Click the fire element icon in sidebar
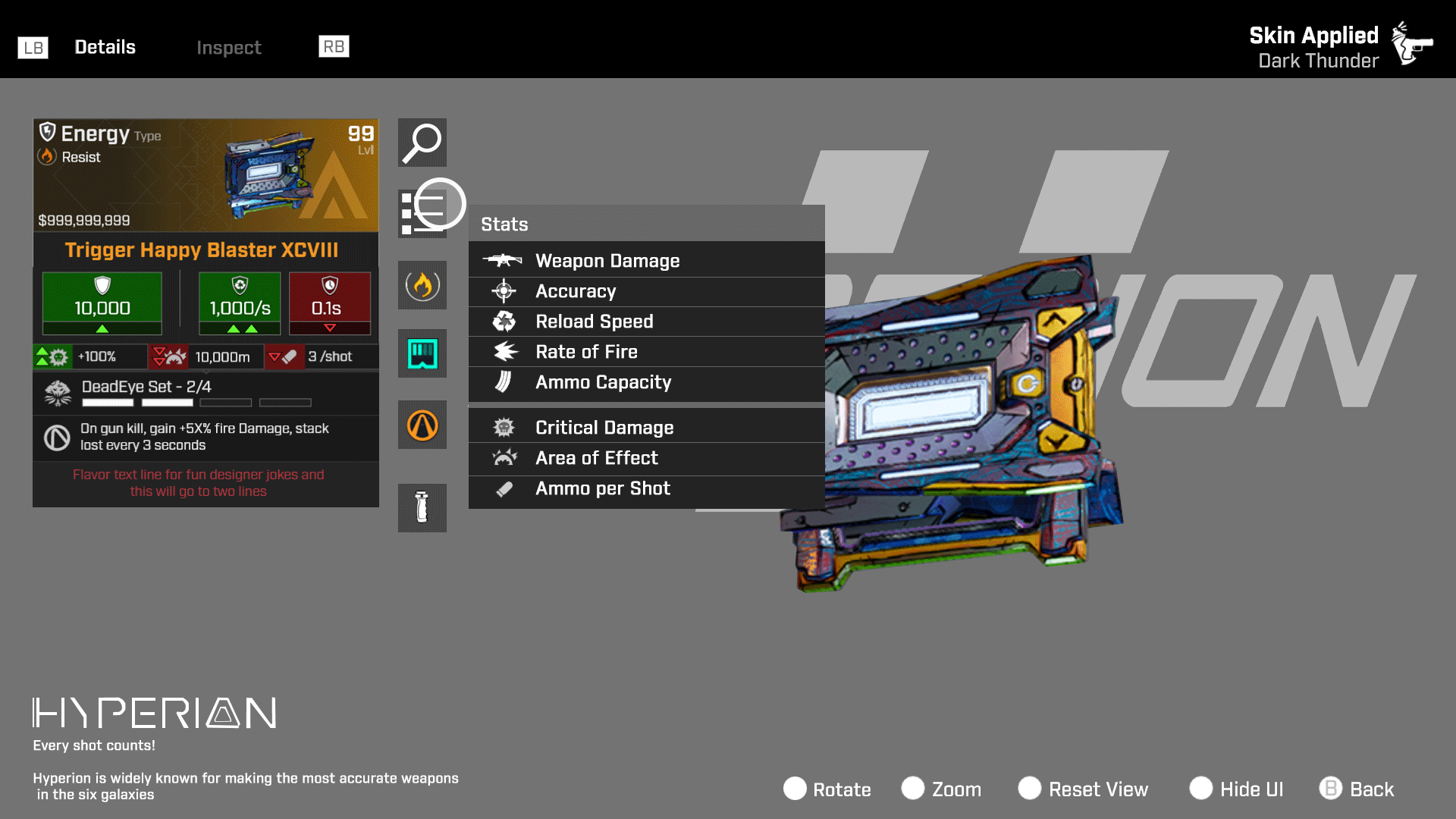The width and height of the screenshot is (1456, 819). 422,285
